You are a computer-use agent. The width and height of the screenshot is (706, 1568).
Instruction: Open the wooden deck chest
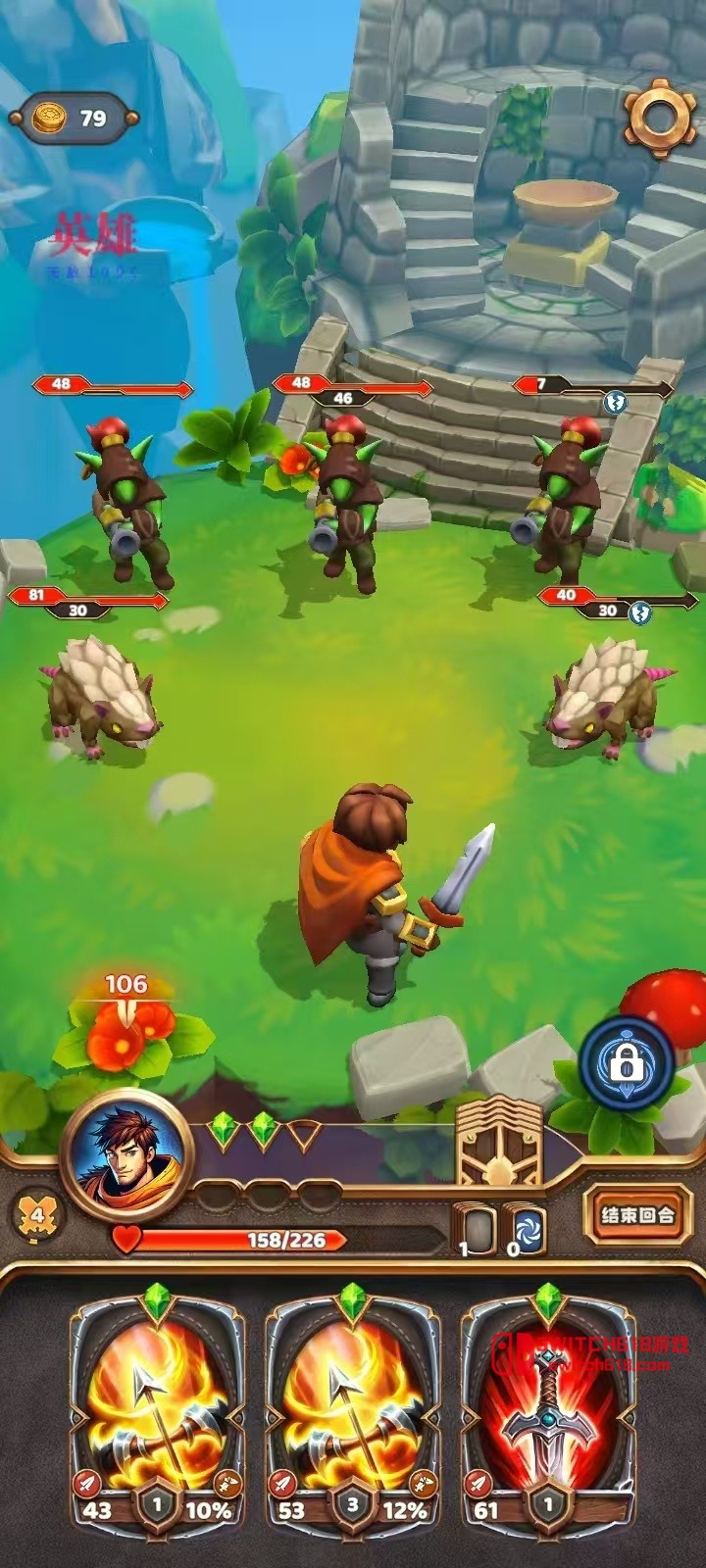499,1142
